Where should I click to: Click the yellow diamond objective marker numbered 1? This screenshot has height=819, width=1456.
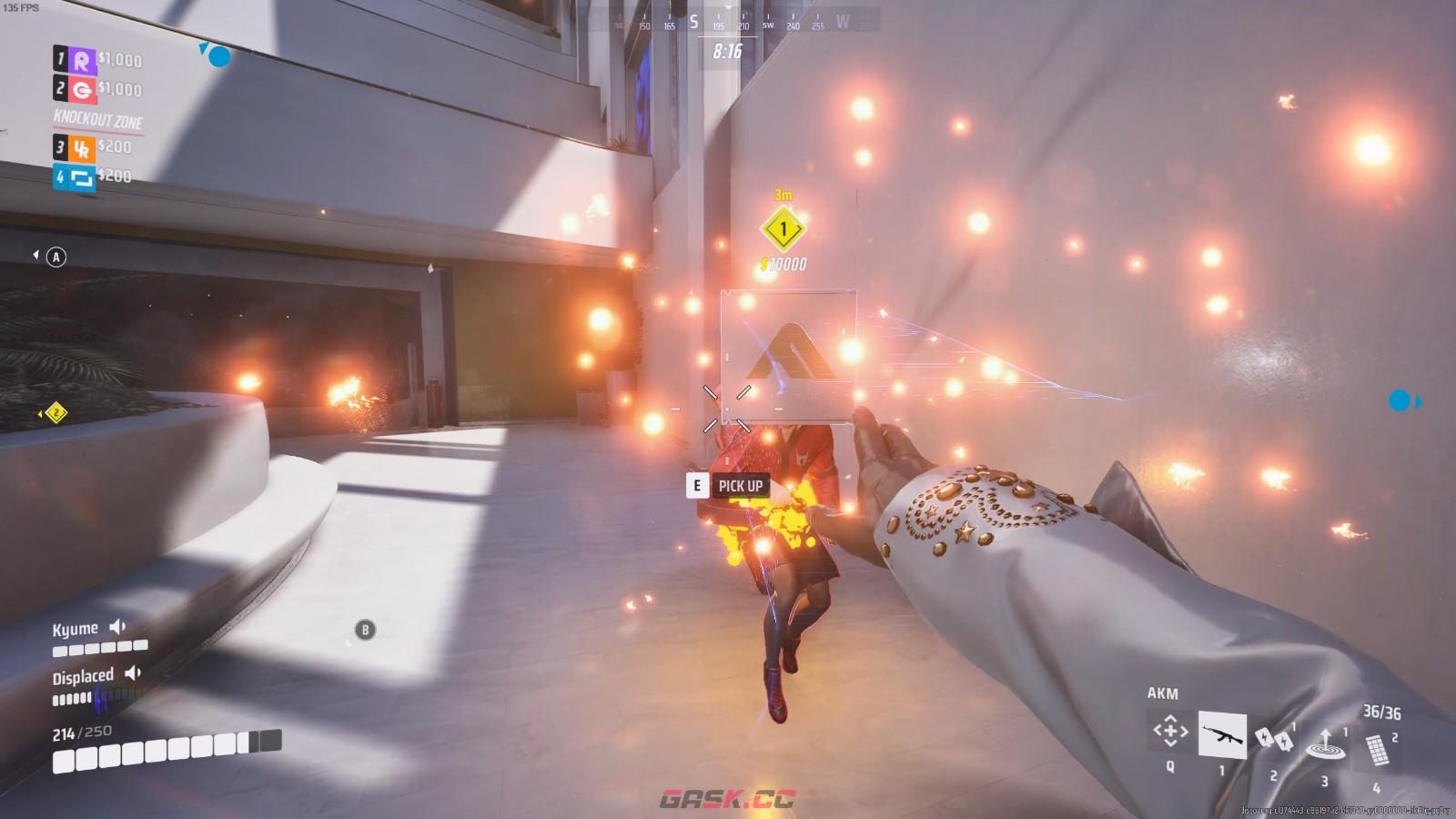click(x=783, y=229)
